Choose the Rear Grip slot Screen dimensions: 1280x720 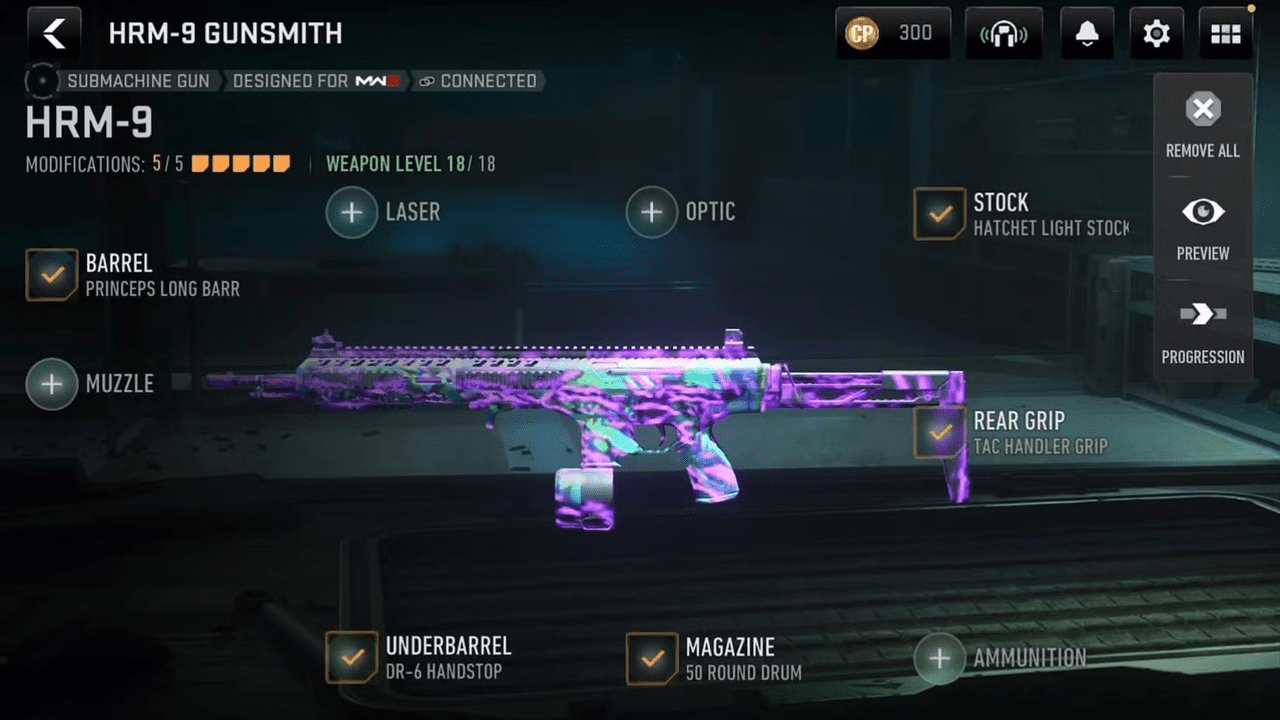point(940,432)
